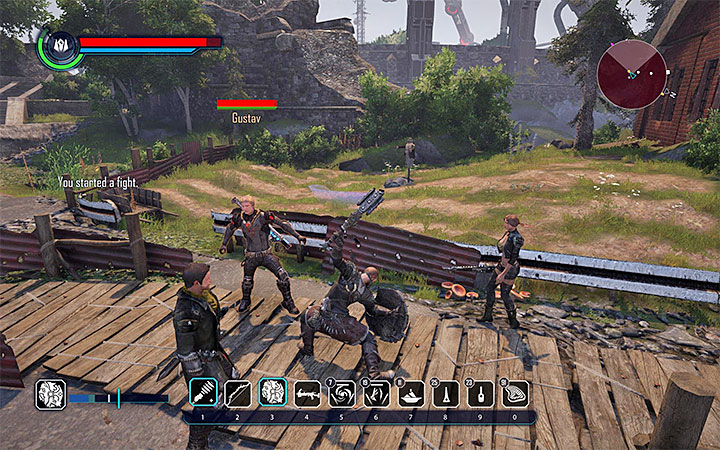This screenshot has height=450, width=720.
Task: Click the equipped shield icon beside the stamina bar
Action: coord(50,393)
